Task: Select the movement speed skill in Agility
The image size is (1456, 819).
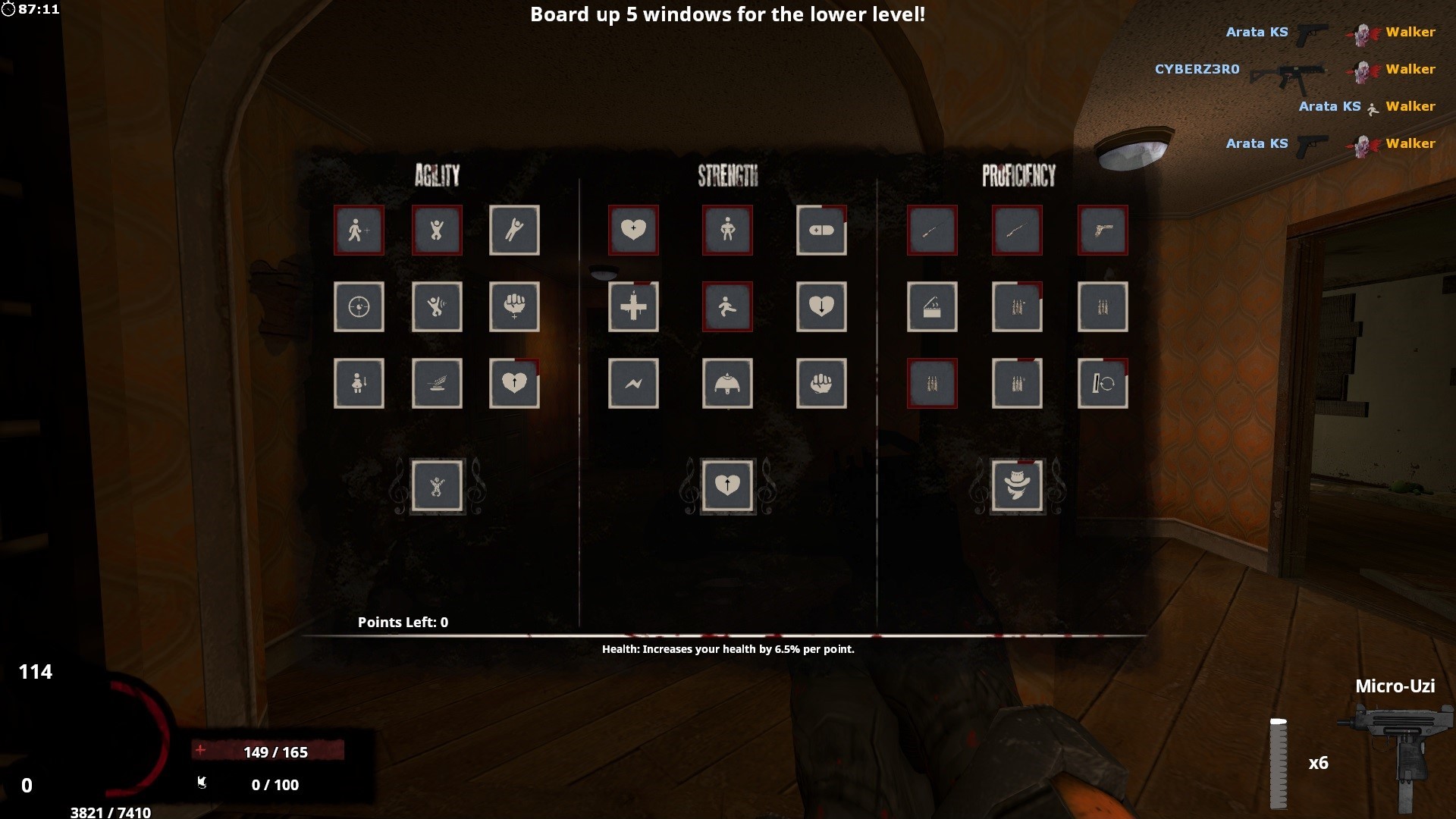Action: [359, 231]
